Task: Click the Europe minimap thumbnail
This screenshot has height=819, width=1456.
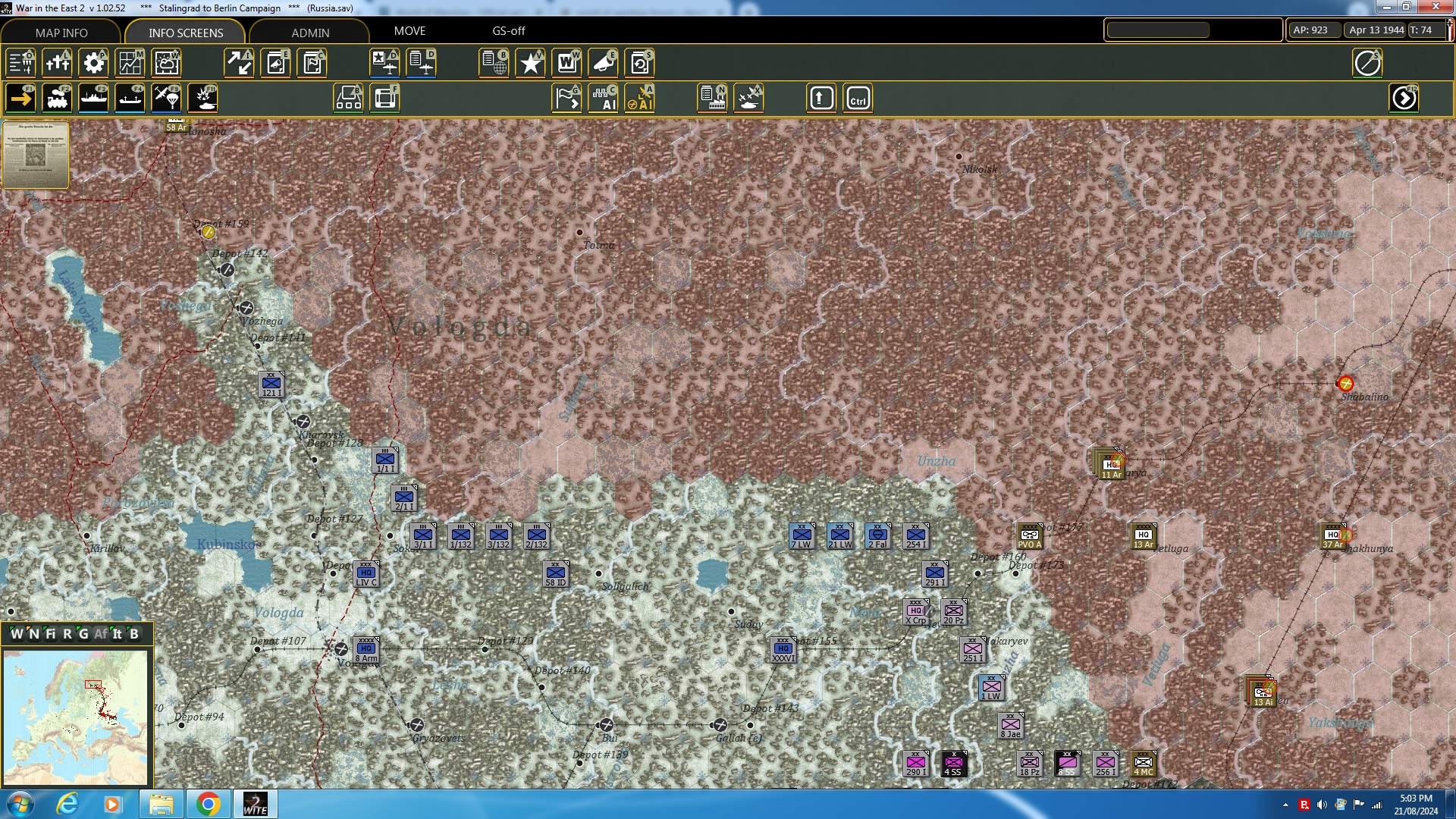Action: [78, 717]
